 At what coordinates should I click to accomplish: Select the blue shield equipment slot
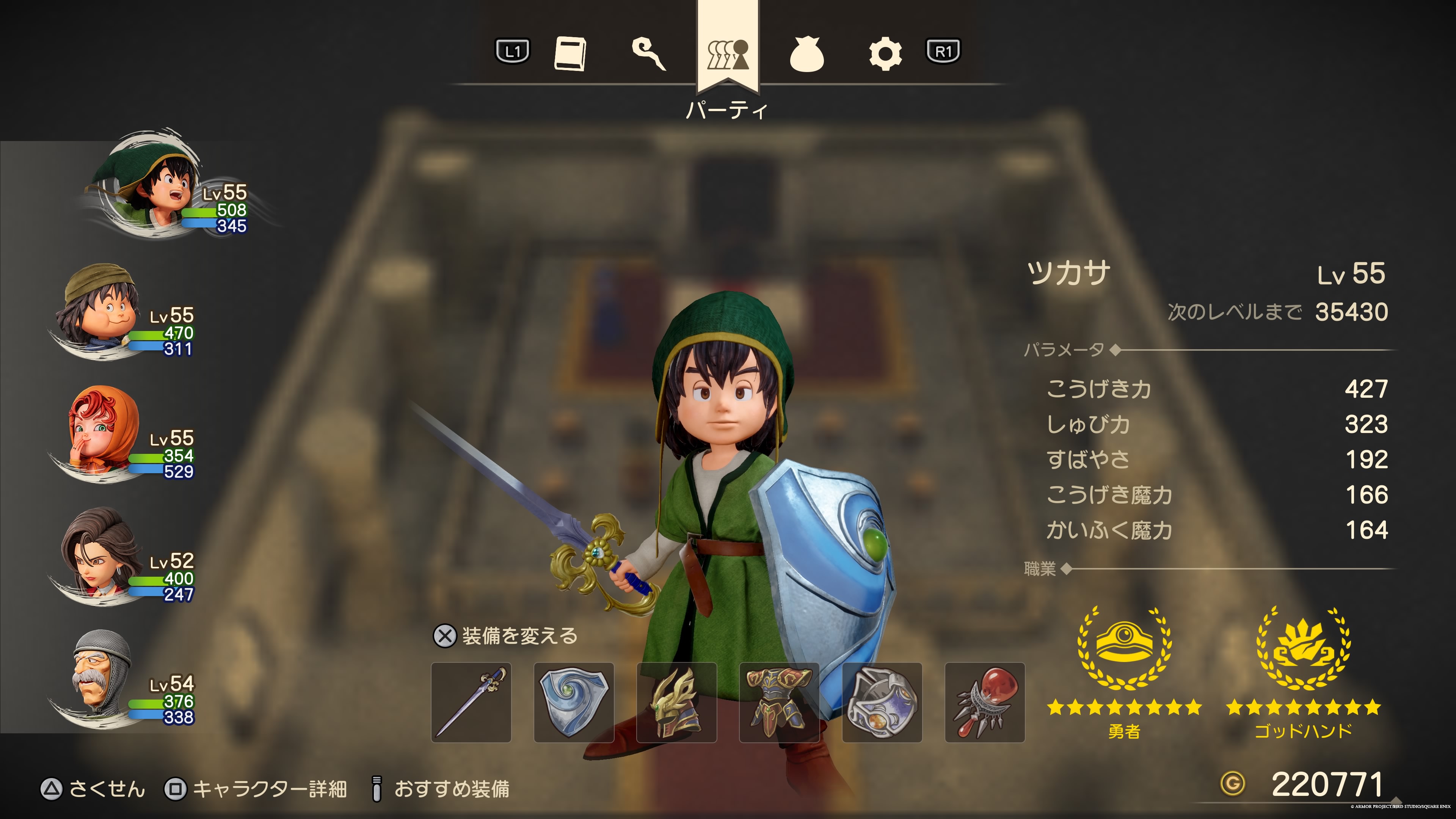coord(574,703)
